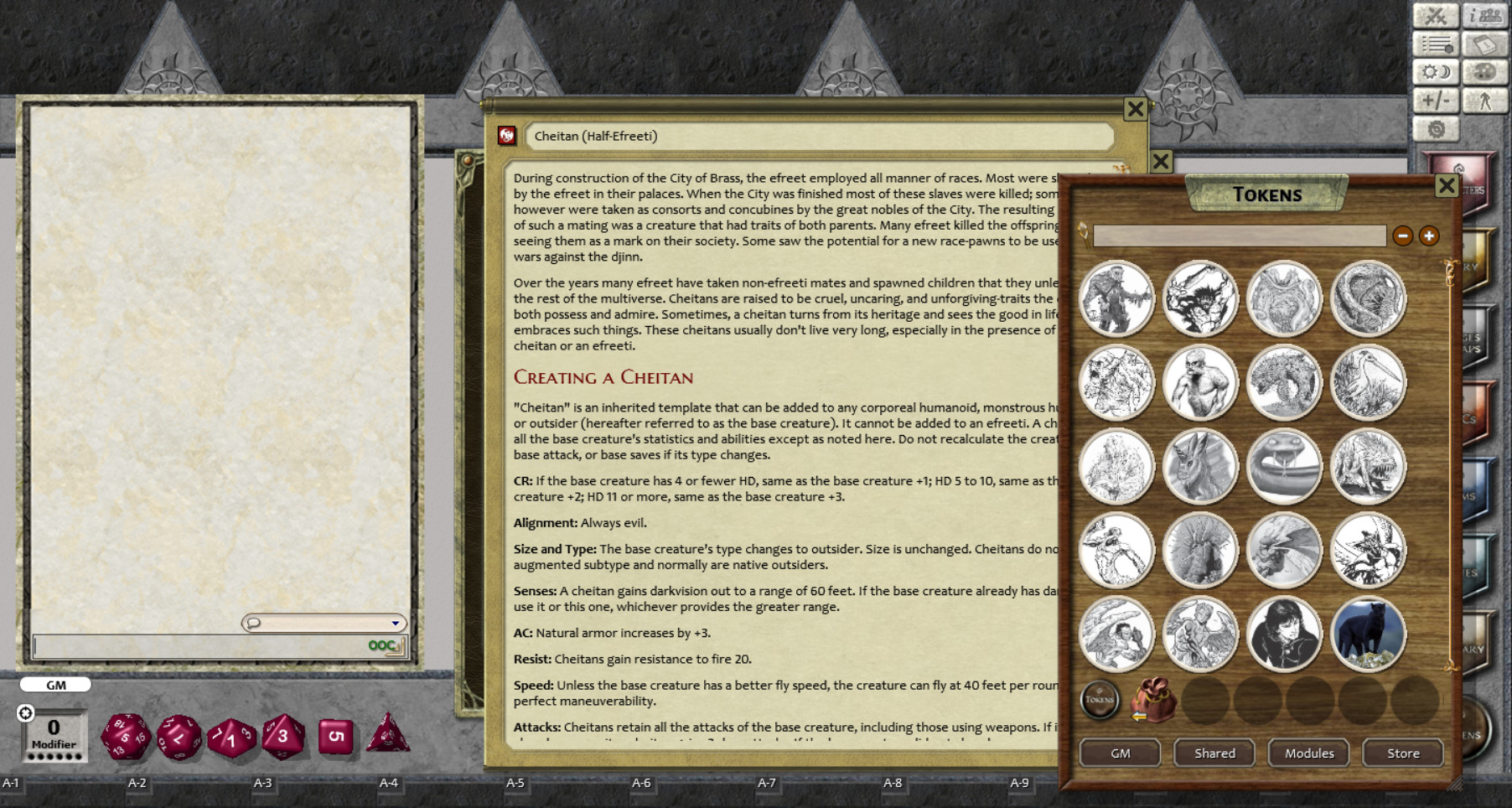
Task: Open the crossed swords combat options
Action: 1437,15
